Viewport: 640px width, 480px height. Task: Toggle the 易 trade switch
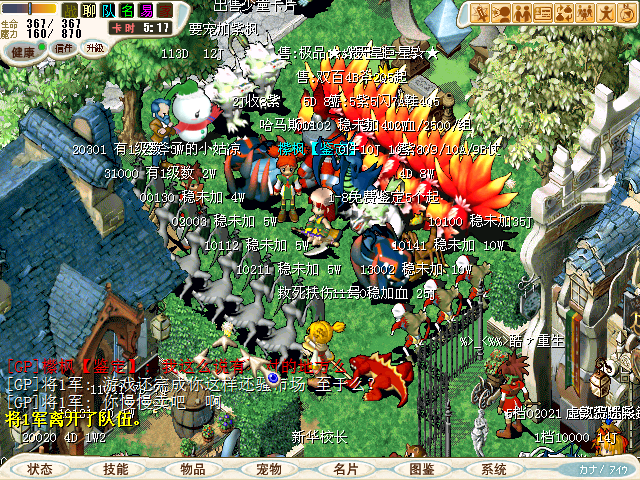click(146, 11)
